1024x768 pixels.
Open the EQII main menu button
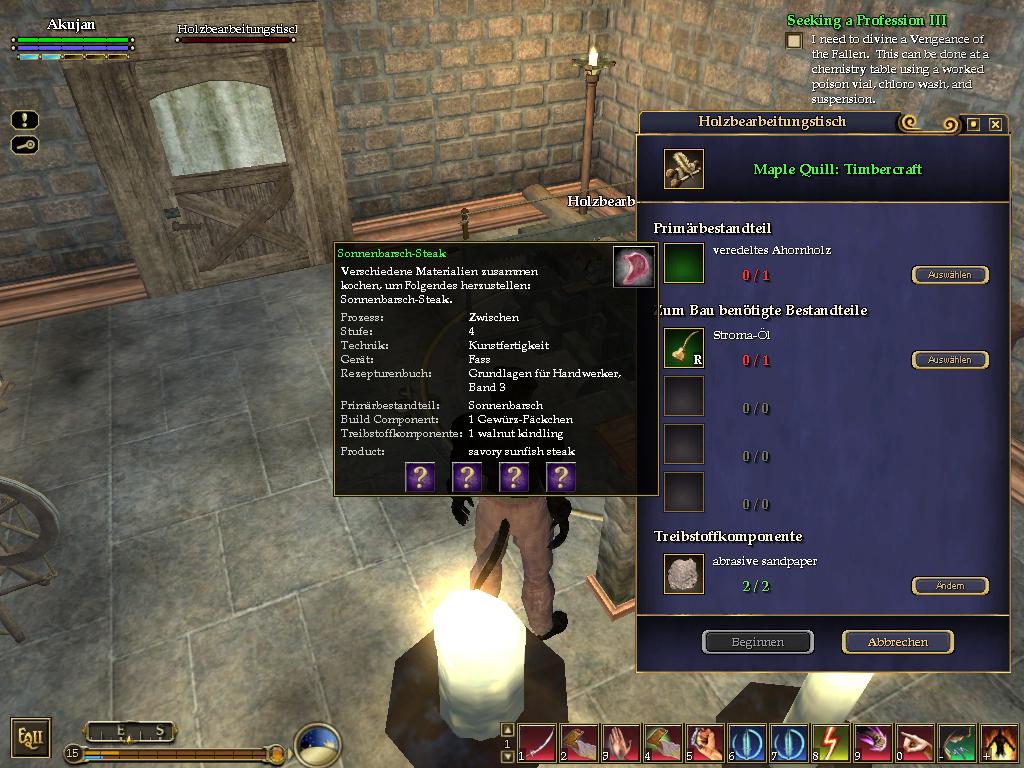(30, 738)
